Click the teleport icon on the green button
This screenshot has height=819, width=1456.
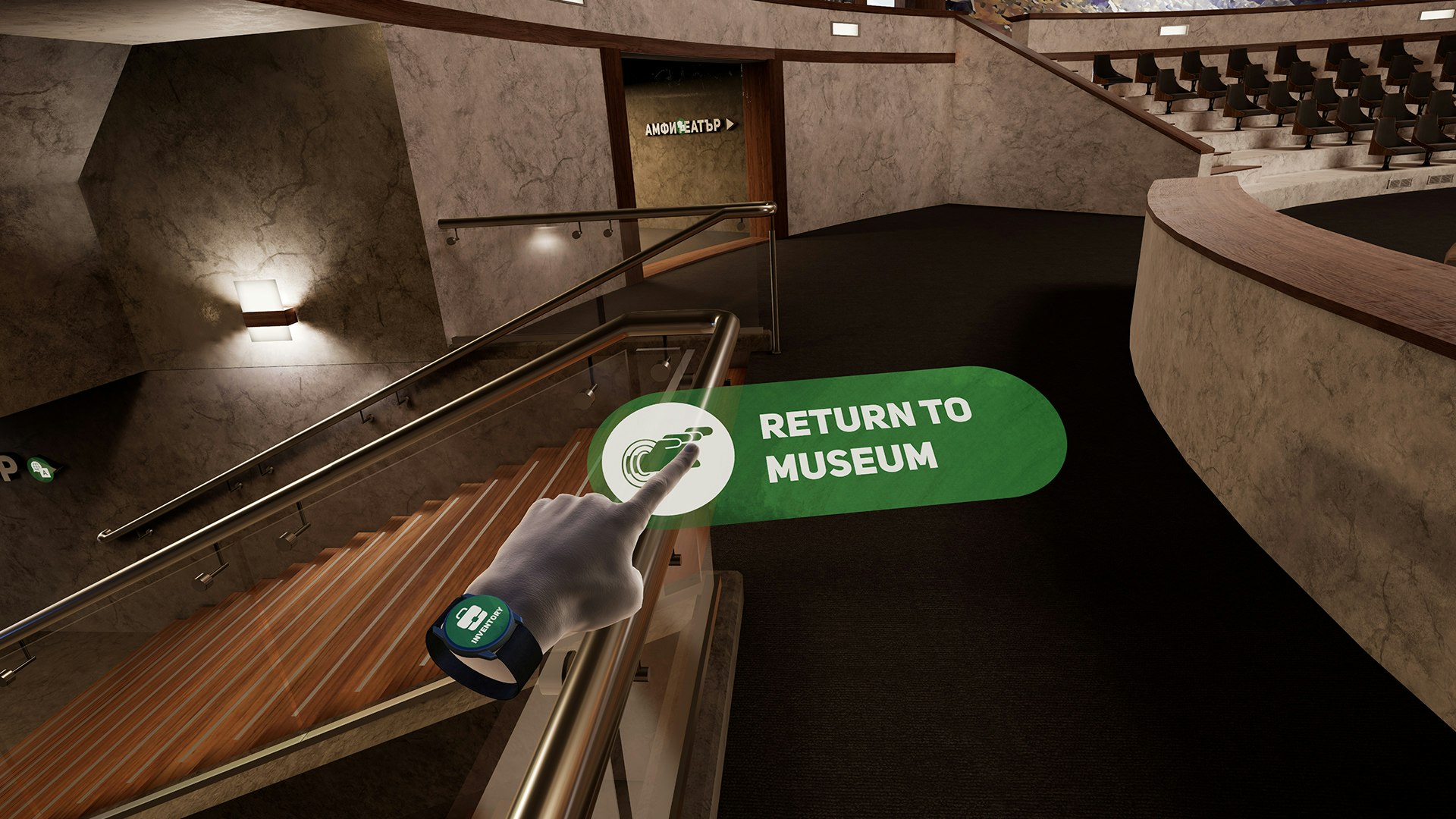click(671, 447)
